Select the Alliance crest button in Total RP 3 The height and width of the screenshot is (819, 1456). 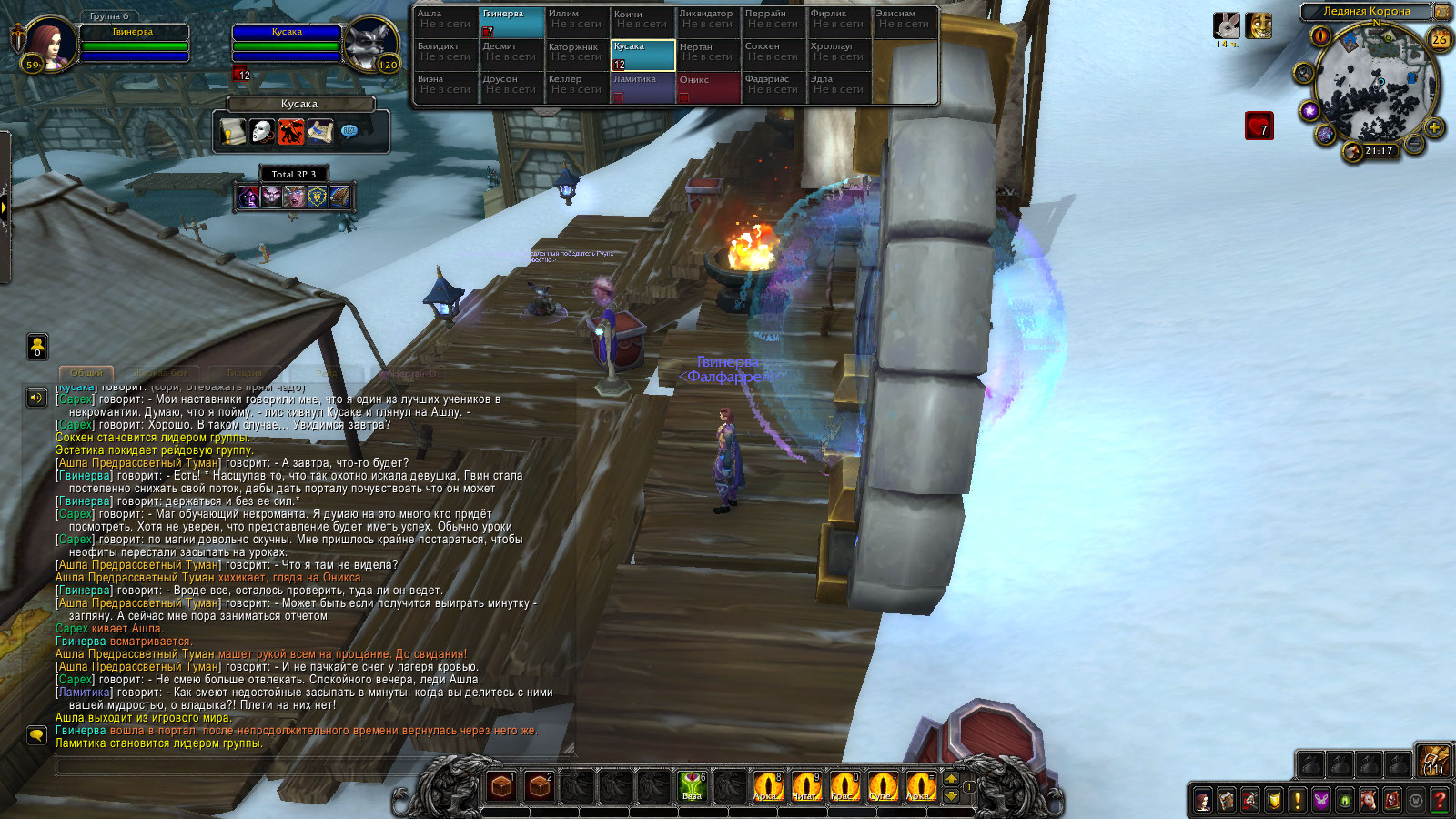(x=317, y=196)
